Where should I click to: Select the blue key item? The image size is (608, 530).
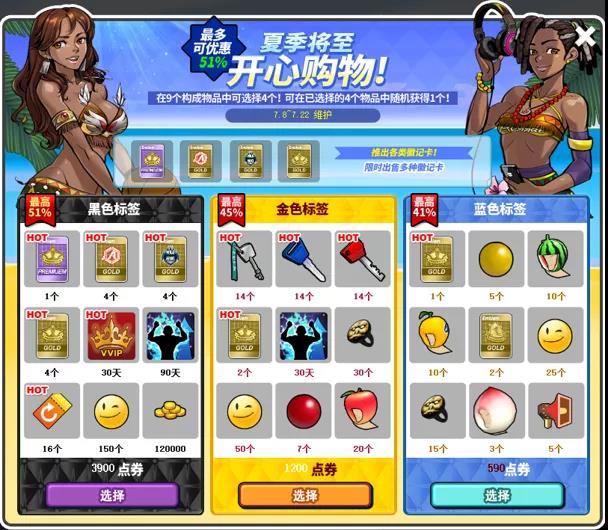303,259
